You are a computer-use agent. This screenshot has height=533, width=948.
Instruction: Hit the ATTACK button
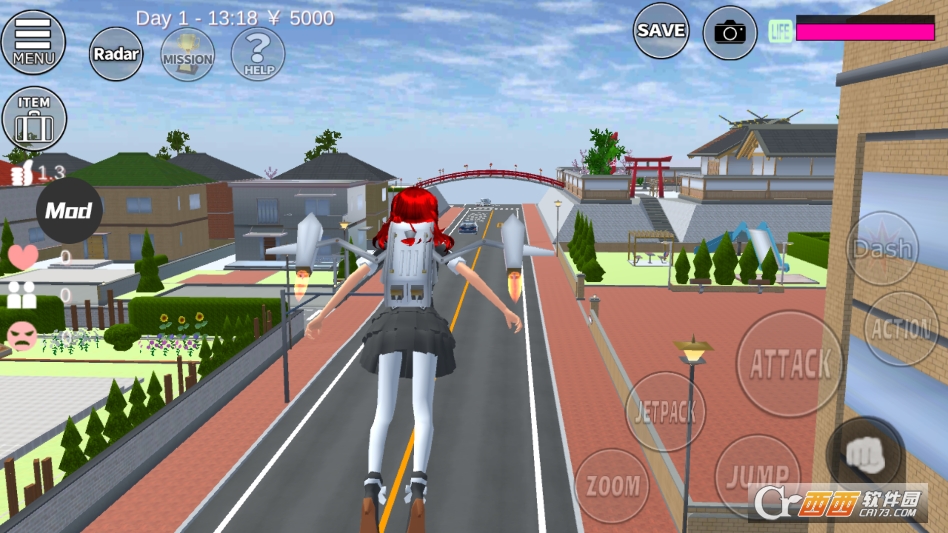click(789, 364)
